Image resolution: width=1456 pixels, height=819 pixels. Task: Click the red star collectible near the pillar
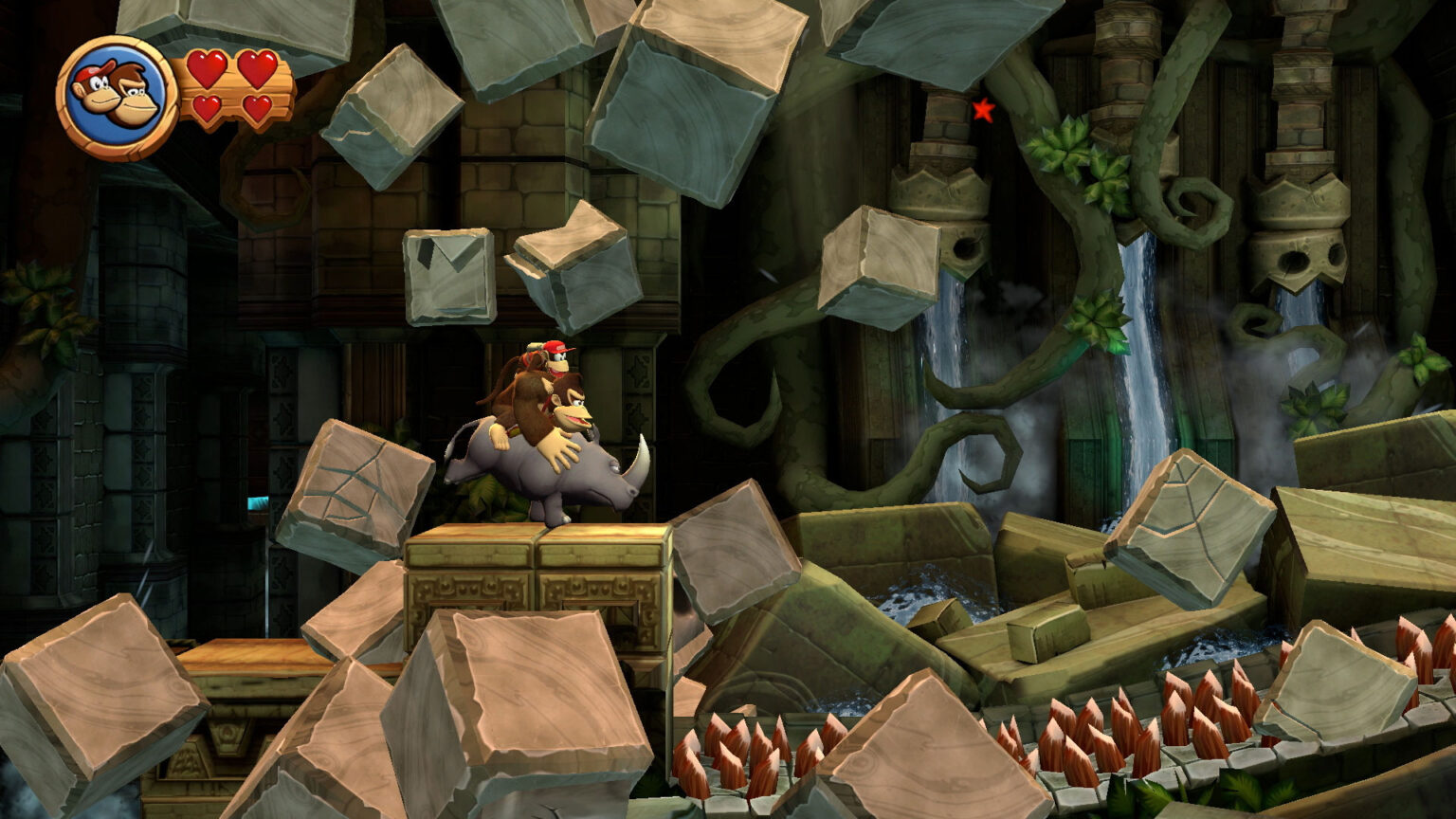pyautogui.click(x=982, y=112)
